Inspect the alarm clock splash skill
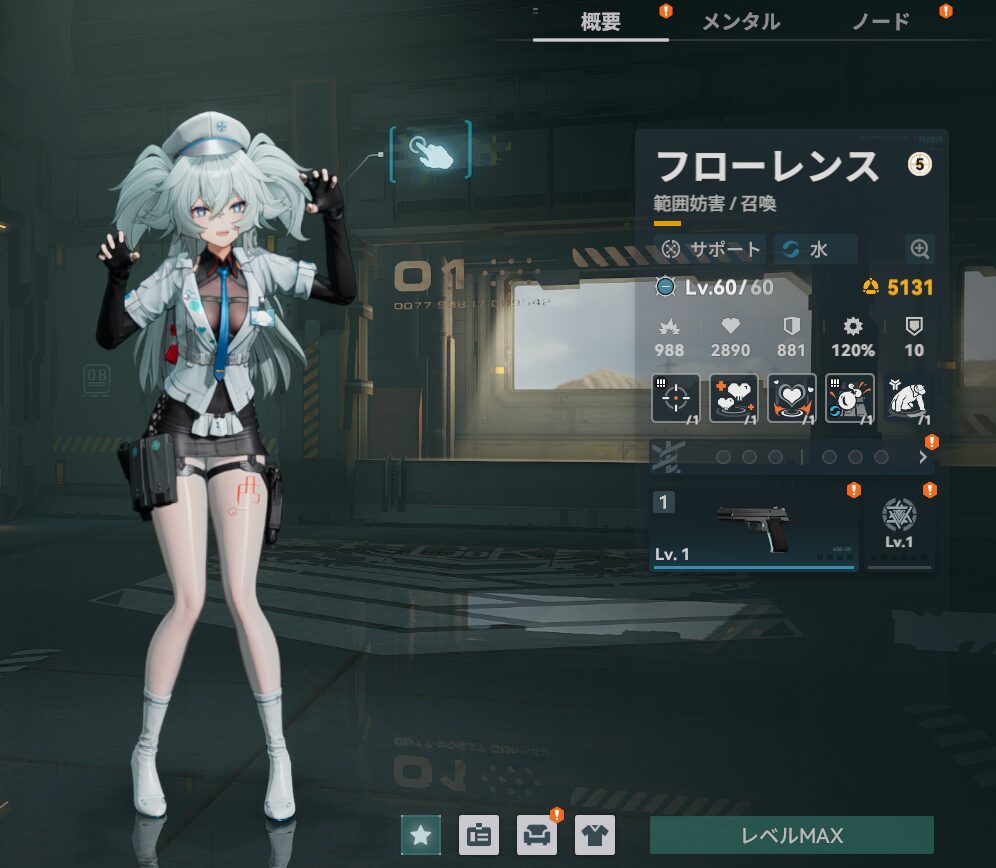 tap(850, 398)
